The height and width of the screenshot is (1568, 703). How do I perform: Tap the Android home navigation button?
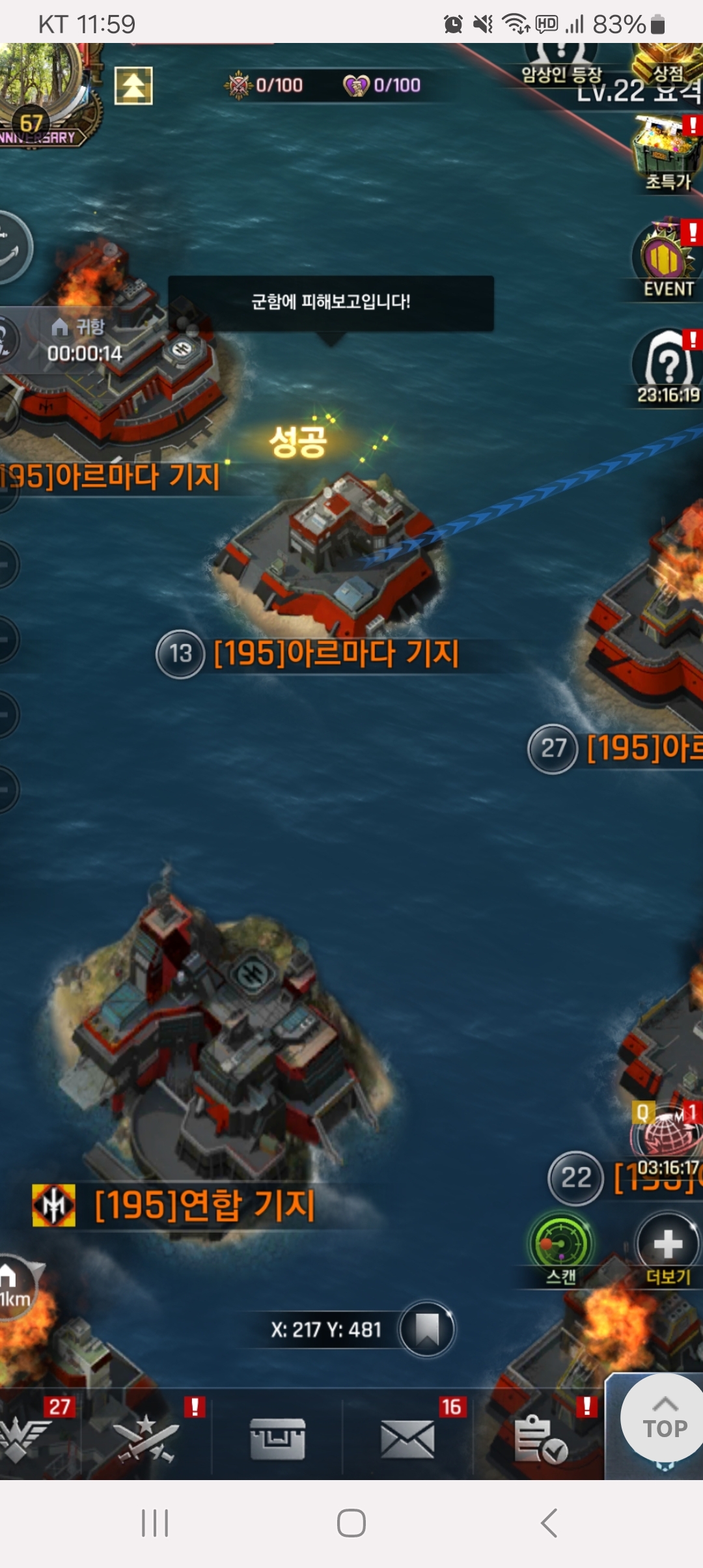(351, 1524)
